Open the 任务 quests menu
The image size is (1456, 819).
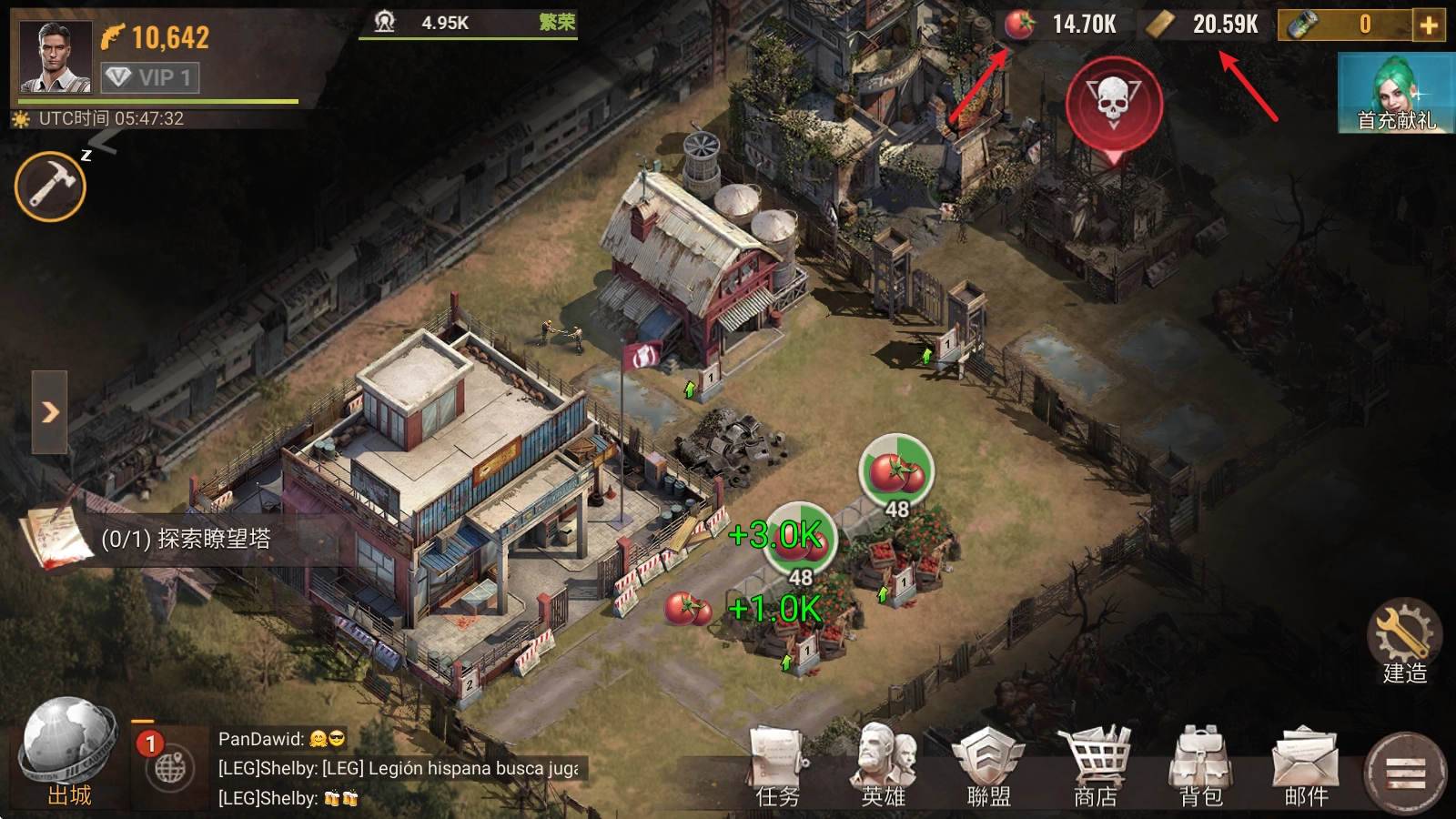777,766
